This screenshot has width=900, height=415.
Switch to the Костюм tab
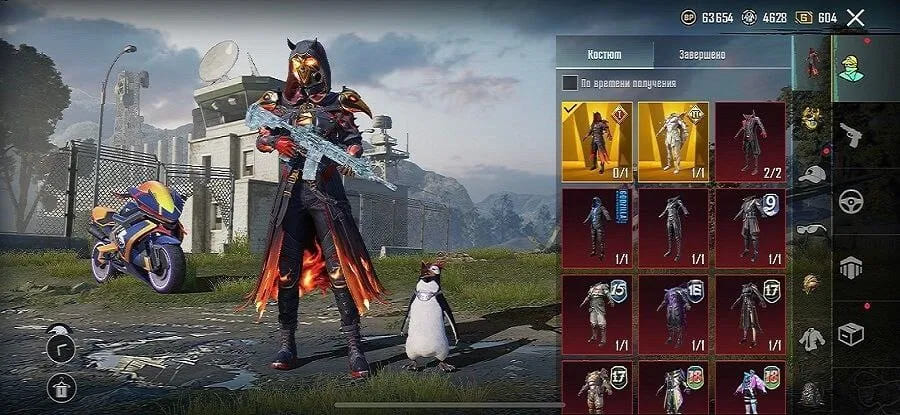pos(605,54)
